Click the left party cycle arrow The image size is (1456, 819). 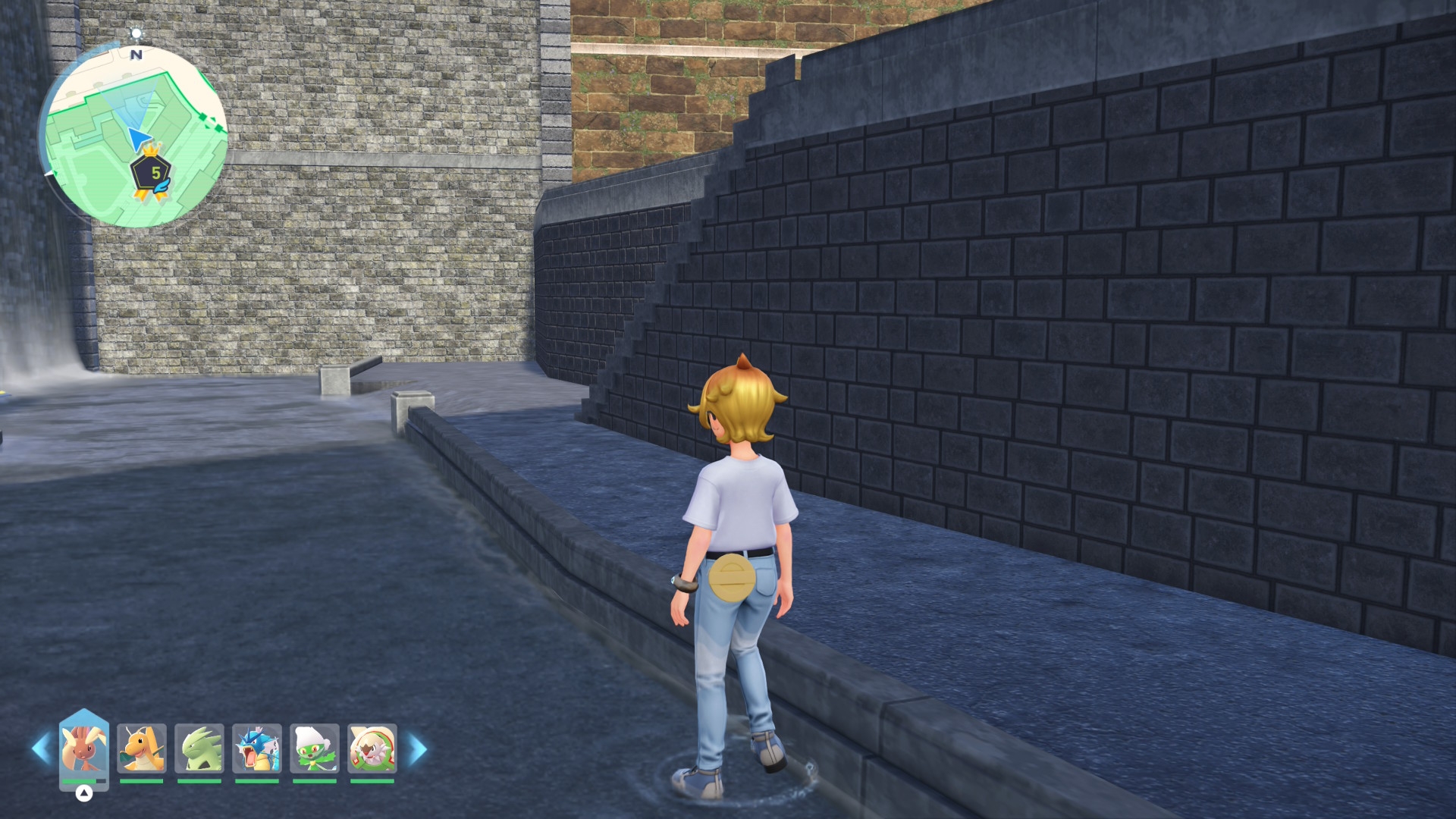tap(41, 748)
